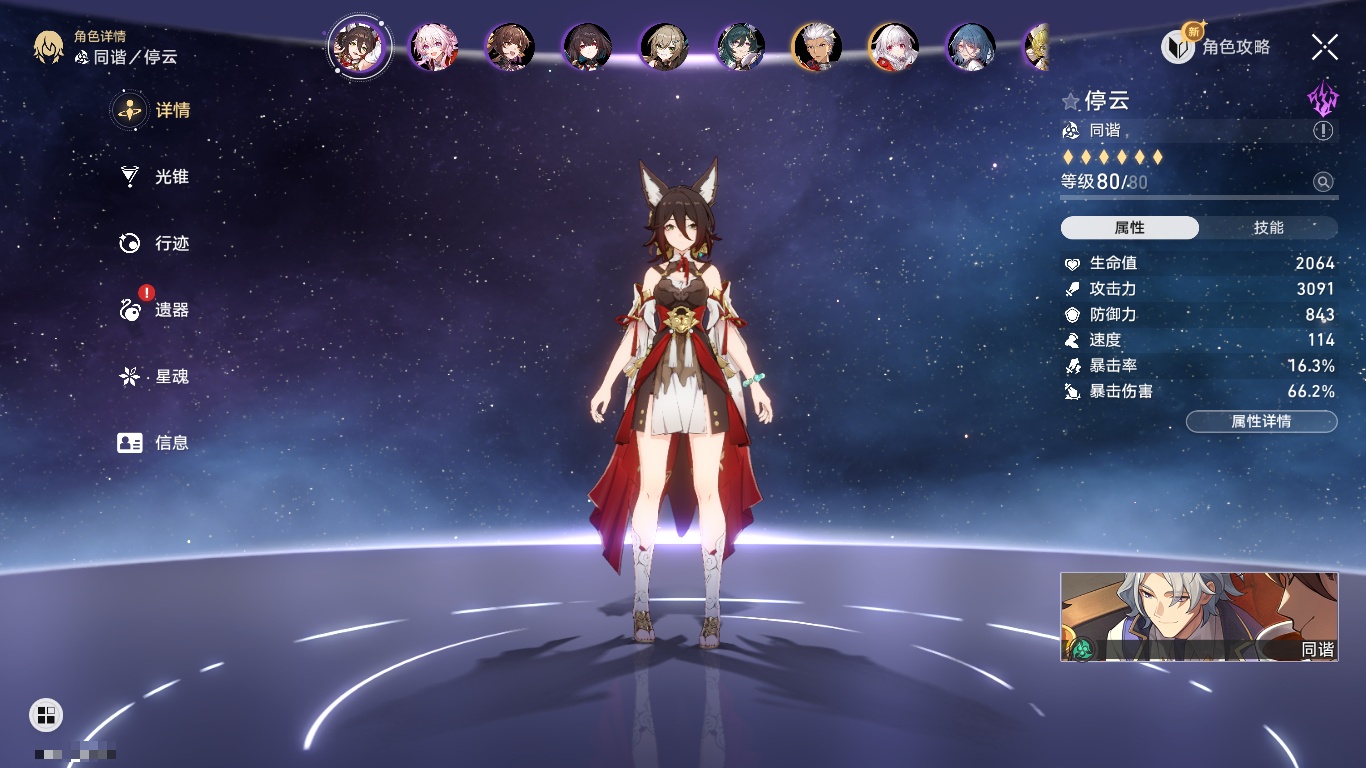The image size is (1366, 768).
Task: Open the 遗器 relics menu
Action: point(153,310)
